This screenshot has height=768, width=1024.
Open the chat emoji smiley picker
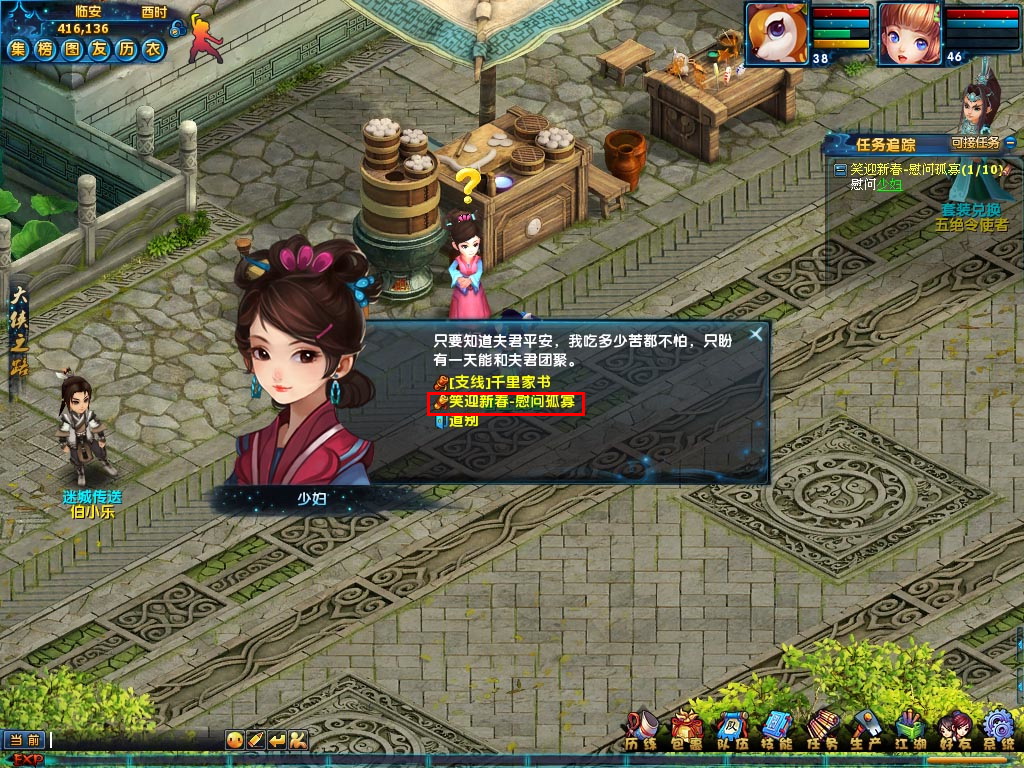click(235, 740)
